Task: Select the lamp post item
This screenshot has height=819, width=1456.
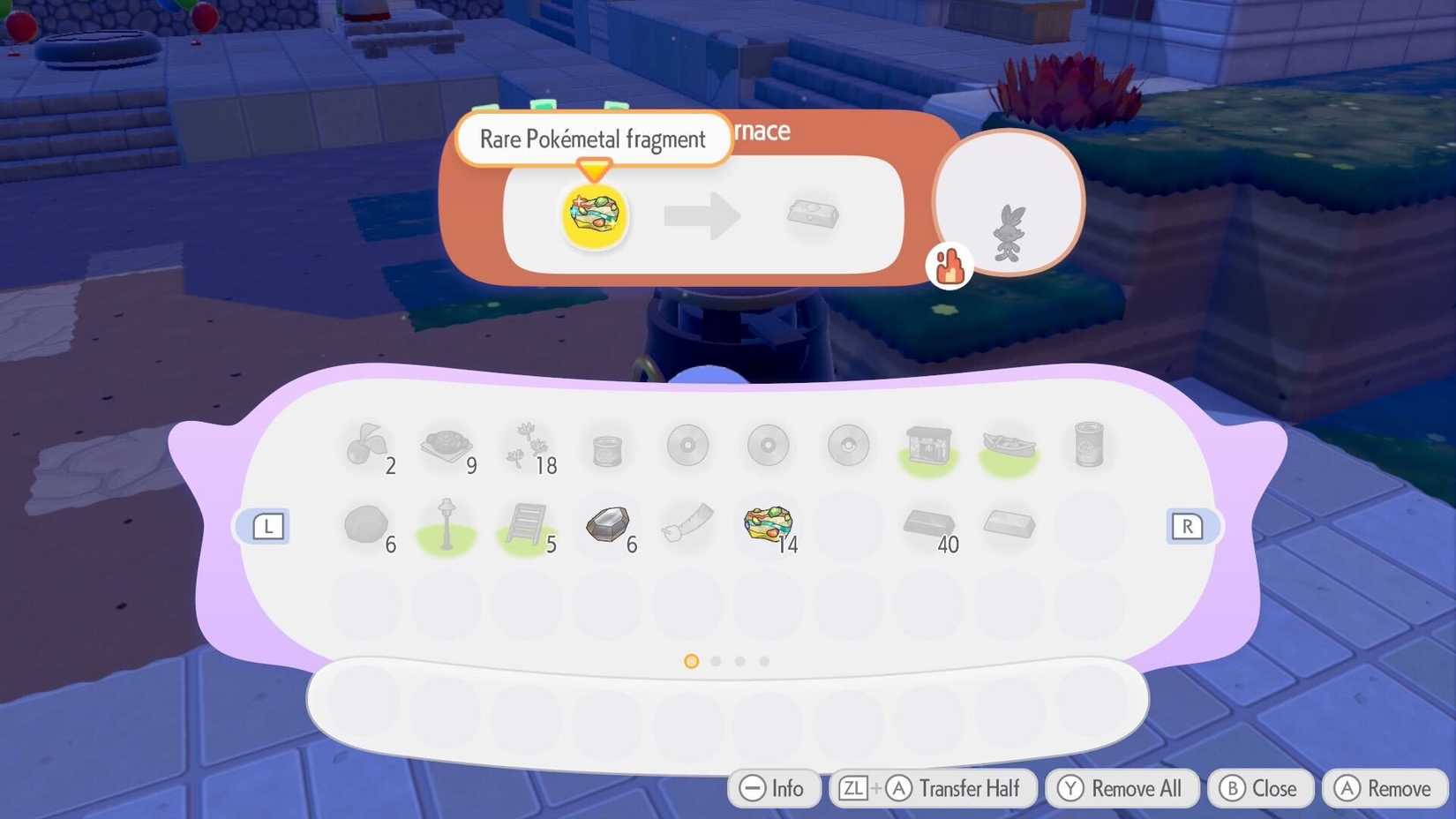Action: [447, 523]
